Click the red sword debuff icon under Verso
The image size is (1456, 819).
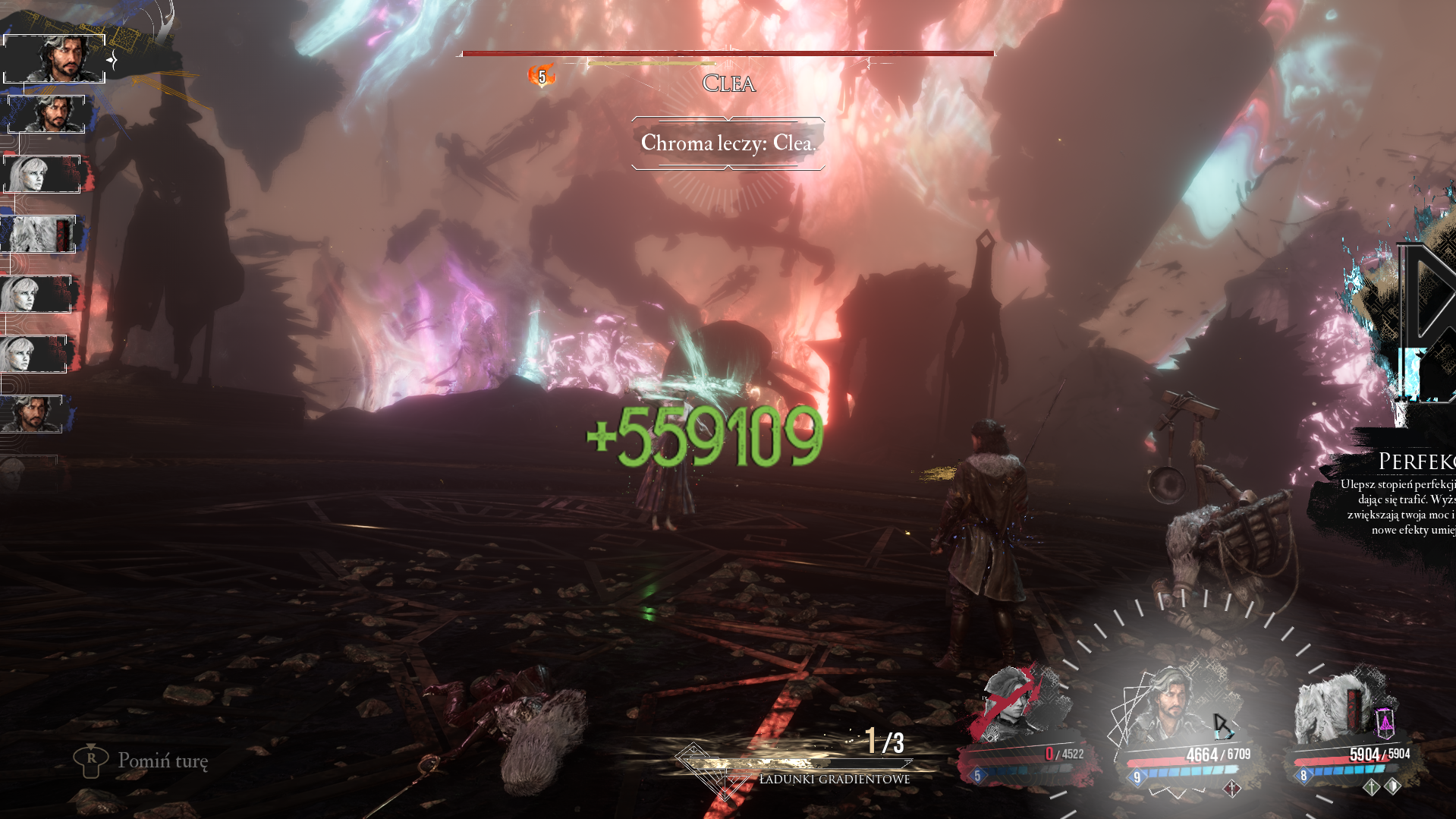(x=1232, y=789)
